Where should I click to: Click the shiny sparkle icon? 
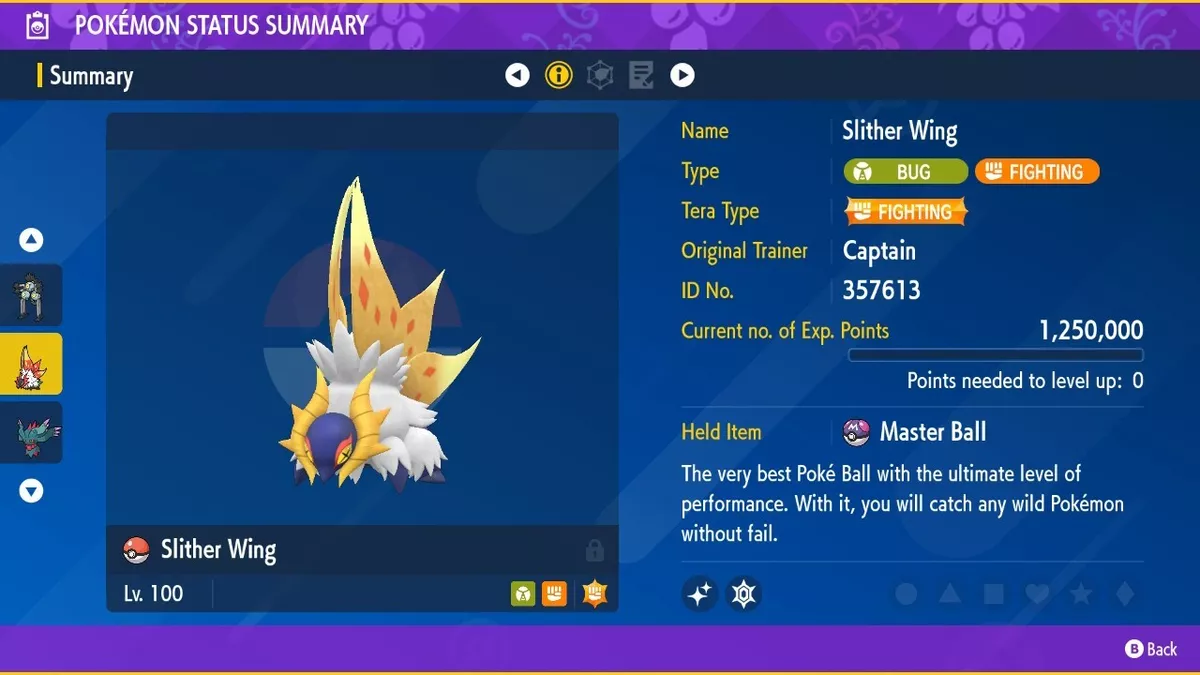(700, 594)
